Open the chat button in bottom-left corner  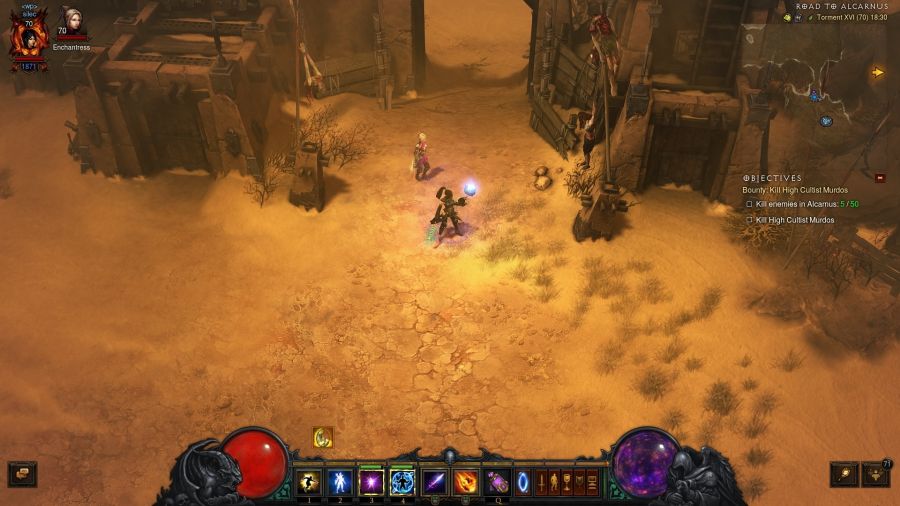(x=21, y=473)
